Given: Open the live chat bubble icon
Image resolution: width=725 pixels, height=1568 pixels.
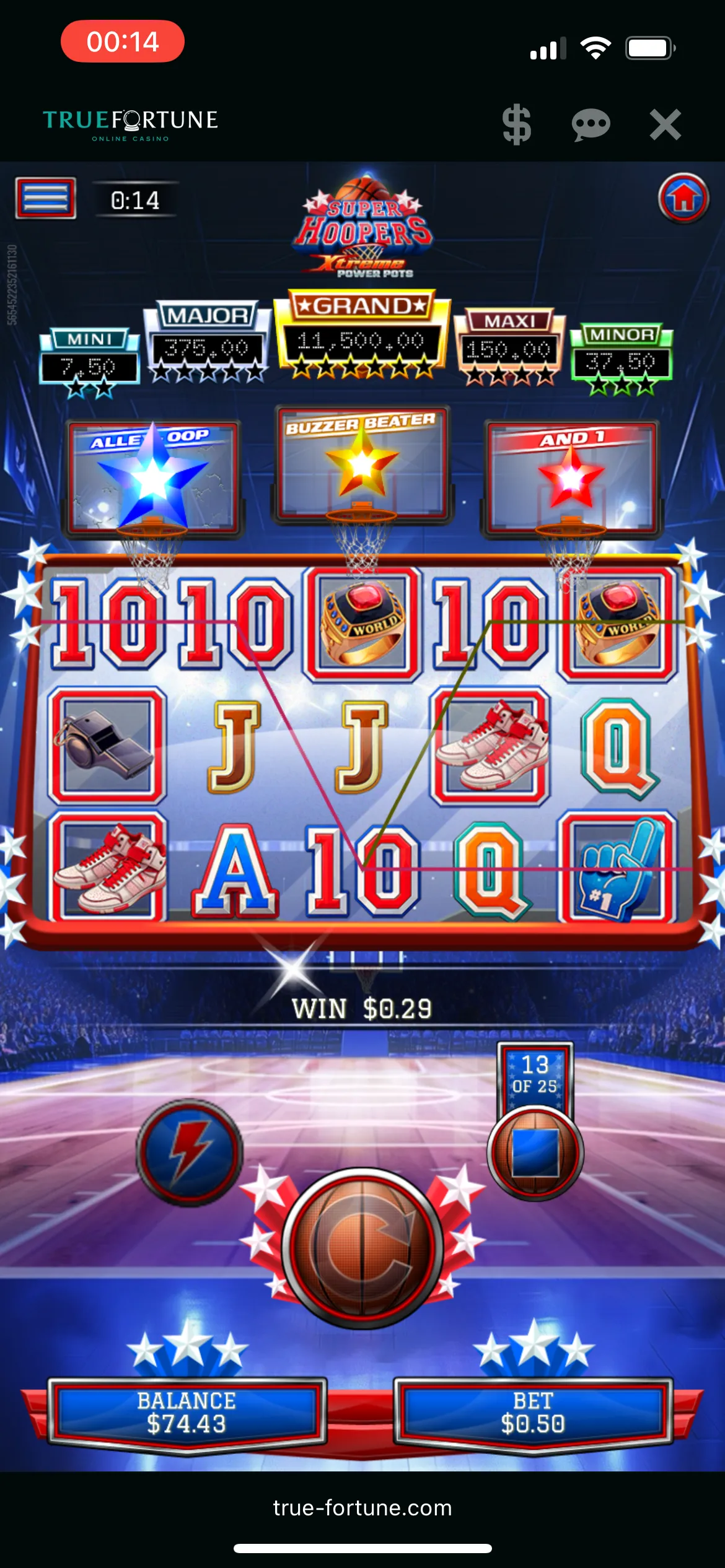Looking at the screenshot, I should pos(591,124).
